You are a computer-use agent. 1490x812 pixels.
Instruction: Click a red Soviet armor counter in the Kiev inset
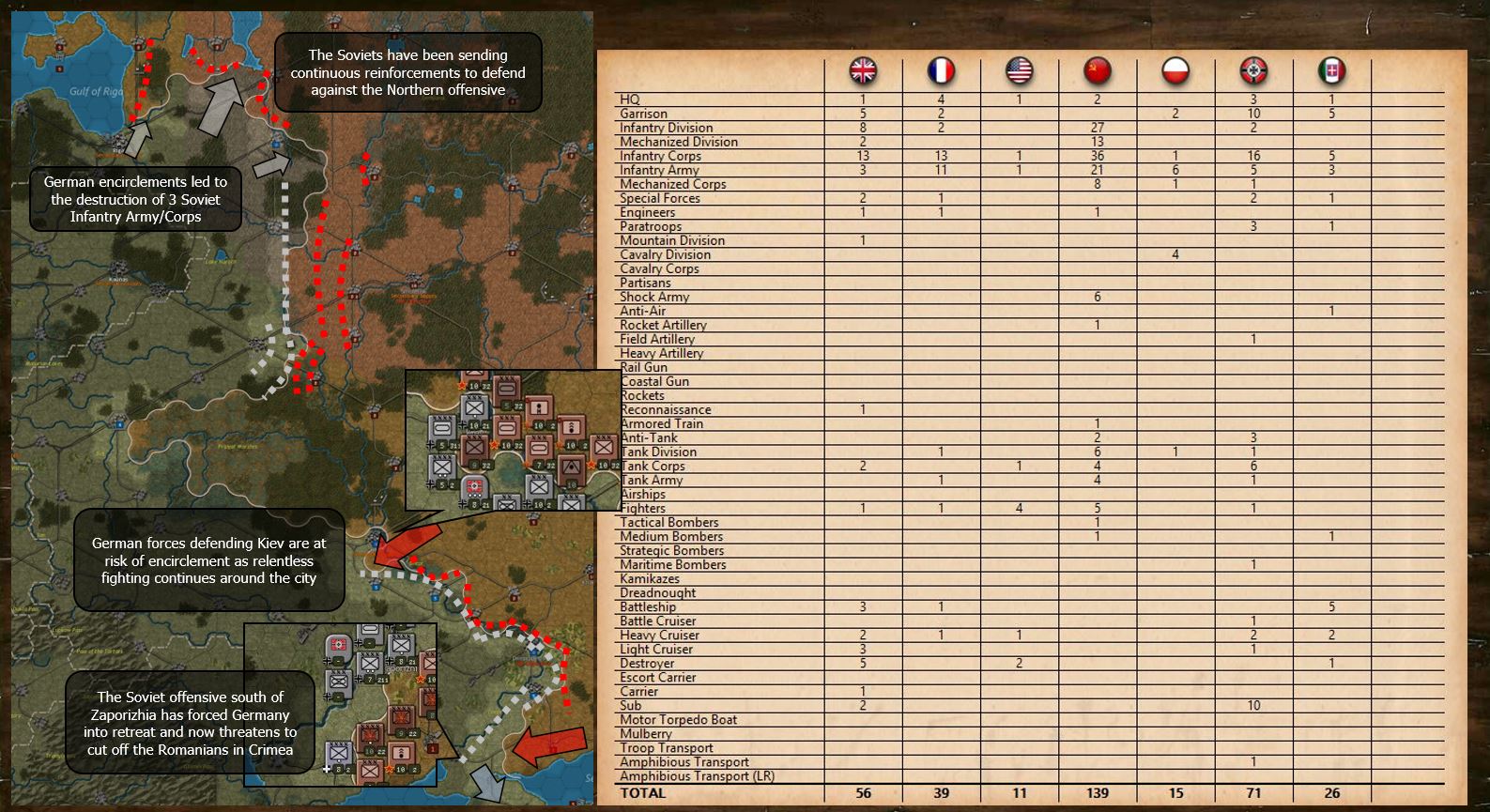click(x=508, y=388)
